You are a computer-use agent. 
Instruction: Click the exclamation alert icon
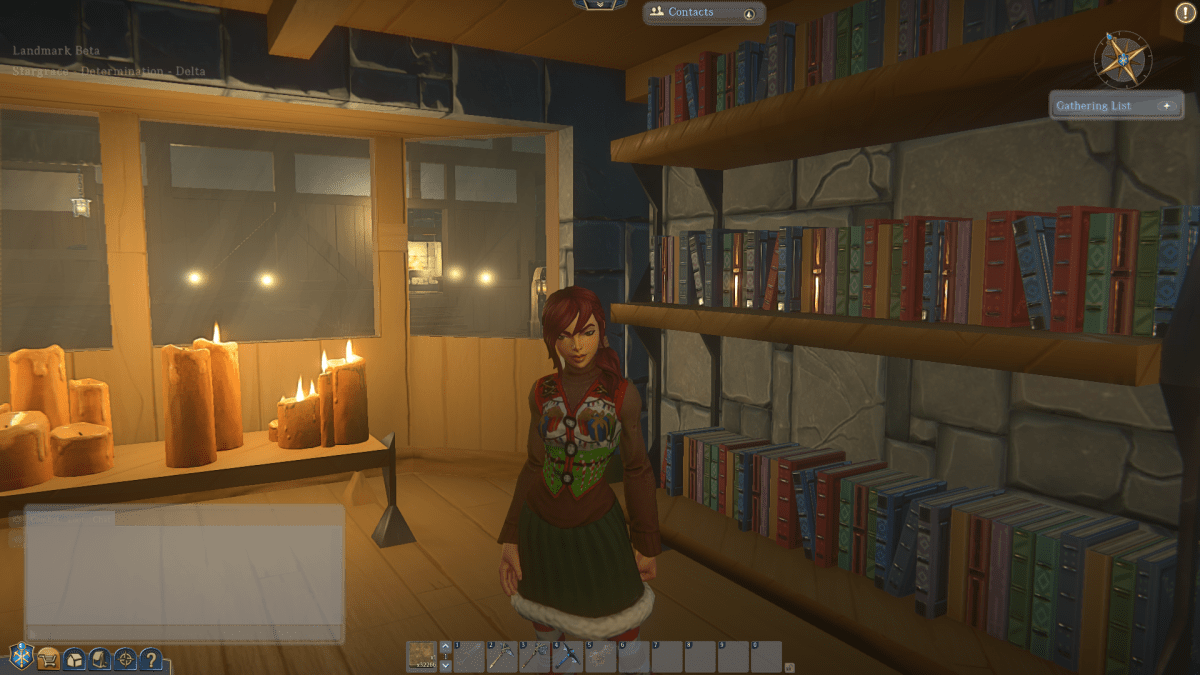coord(1182,13)
